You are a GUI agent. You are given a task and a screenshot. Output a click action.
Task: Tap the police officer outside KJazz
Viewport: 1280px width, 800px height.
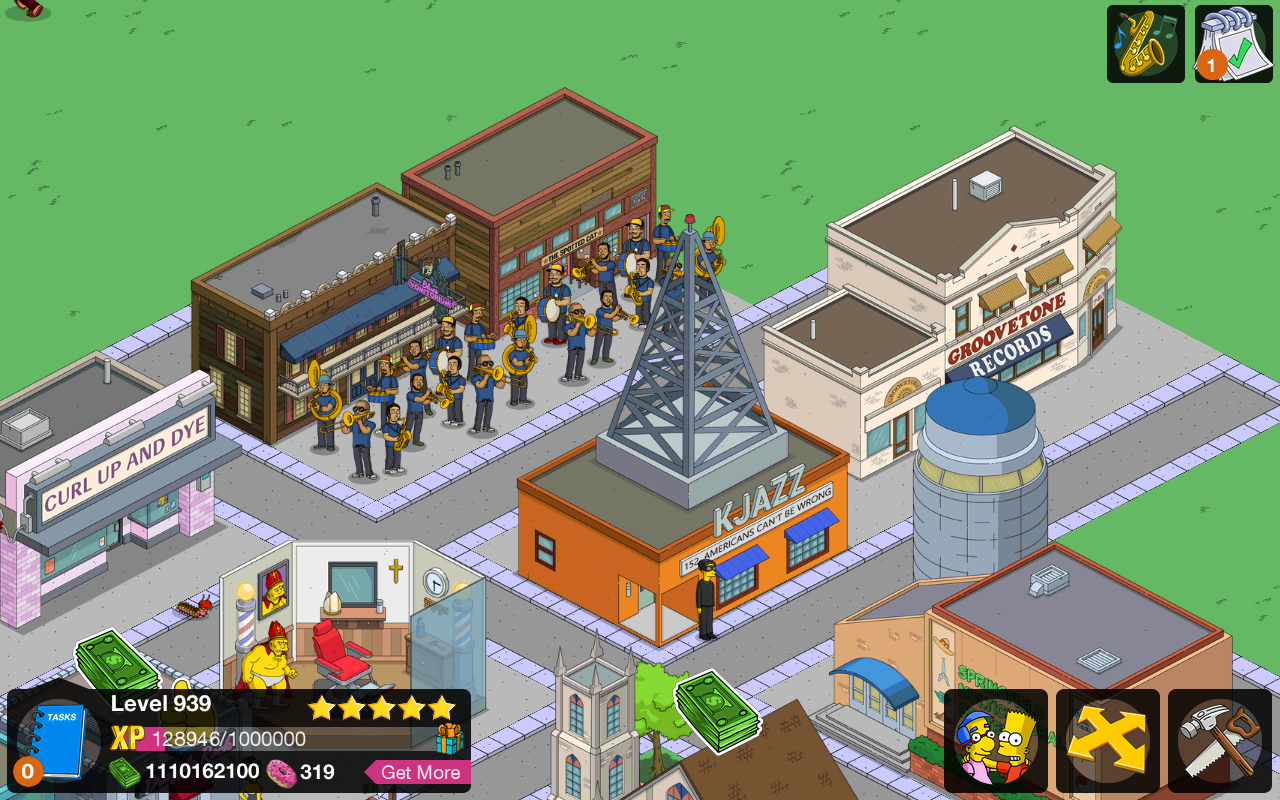706,600
